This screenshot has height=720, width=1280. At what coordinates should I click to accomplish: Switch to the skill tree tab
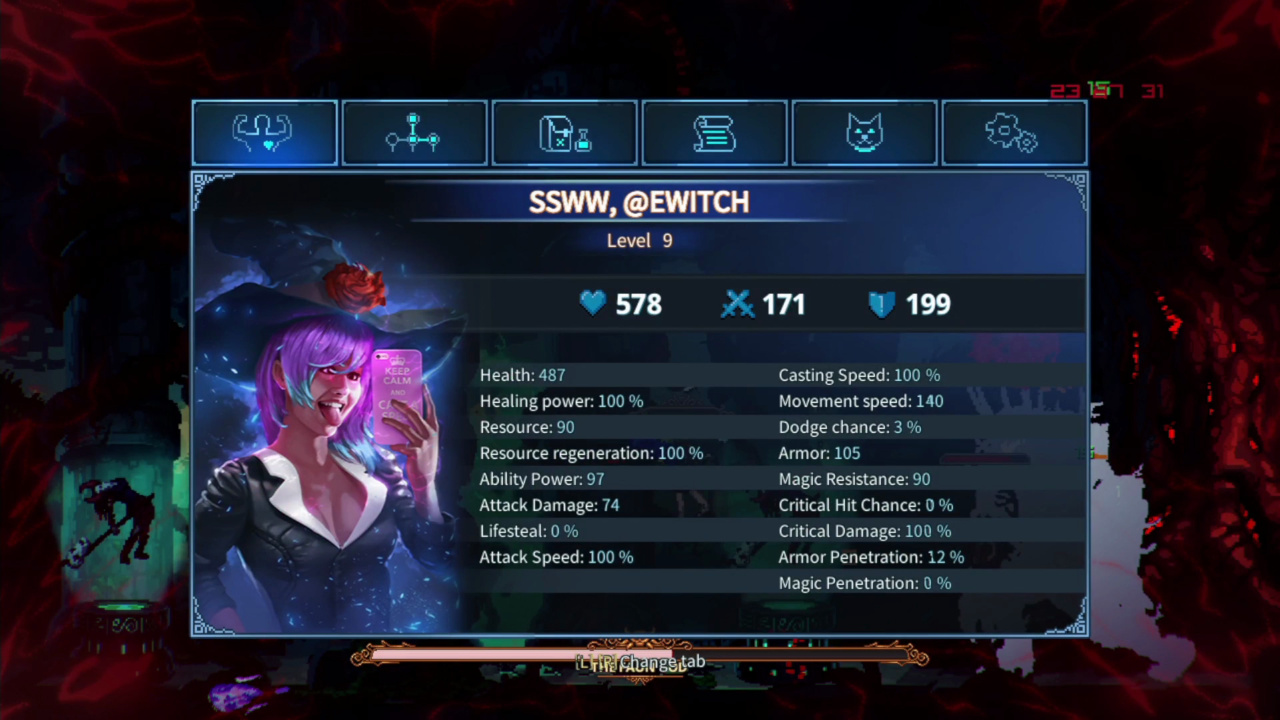tap(414, 133)
